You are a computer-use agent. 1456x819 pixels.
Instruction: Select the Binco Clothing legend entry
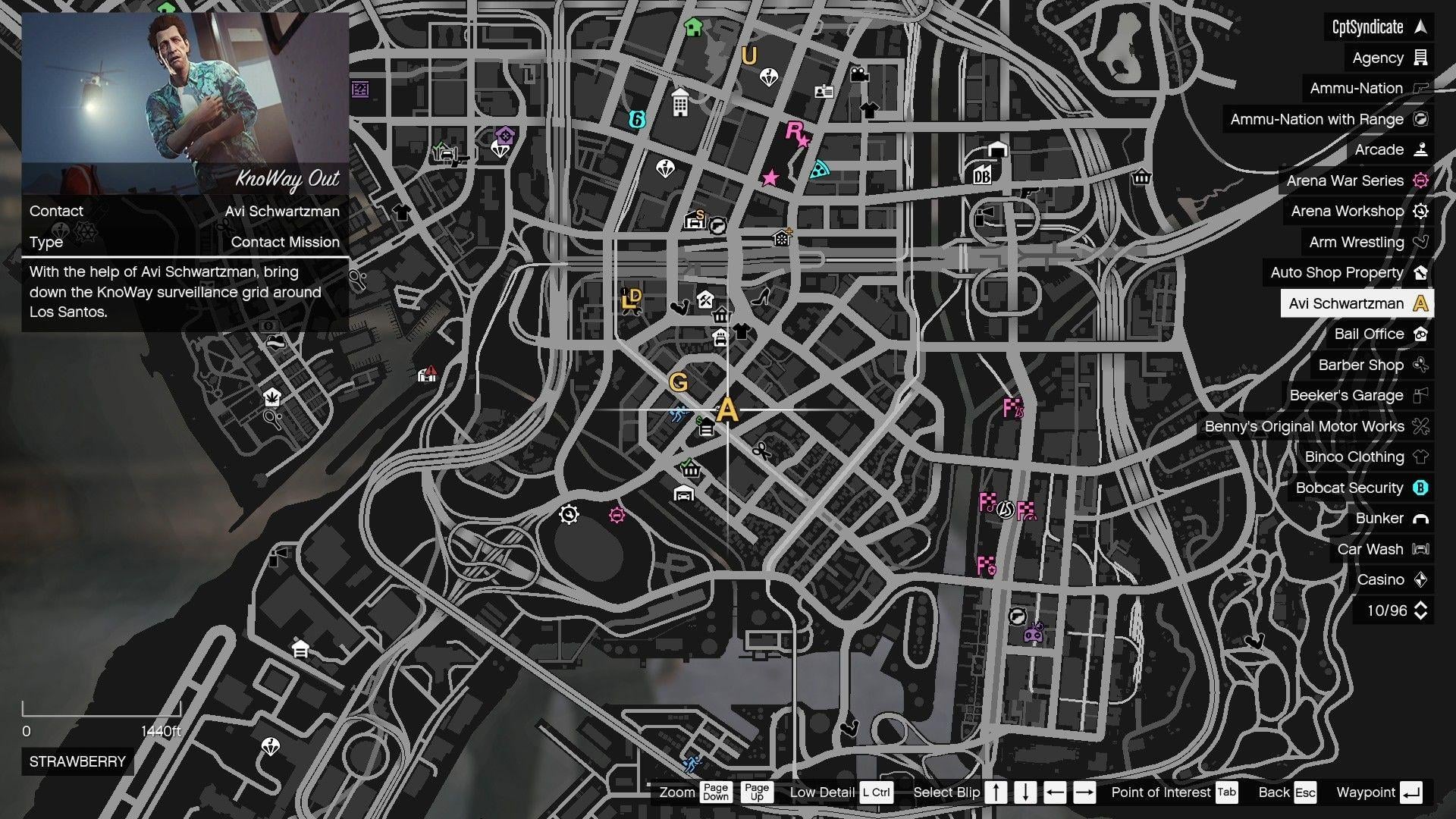(1354, 457)
